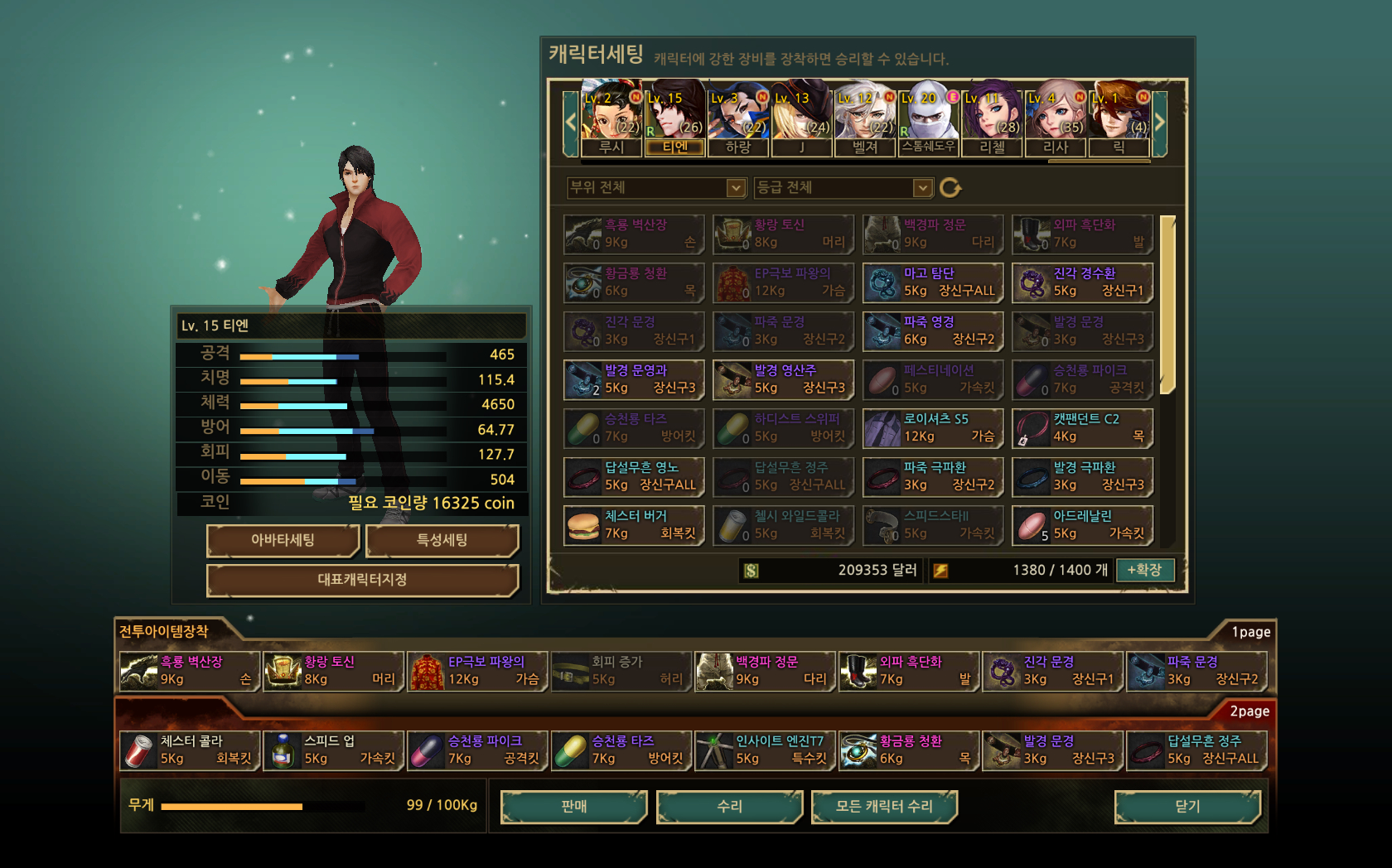Viewport: 1392px width, 868px height.
Task: Open the 아바타세팅 avatar settings
Action: coord(283,540)
